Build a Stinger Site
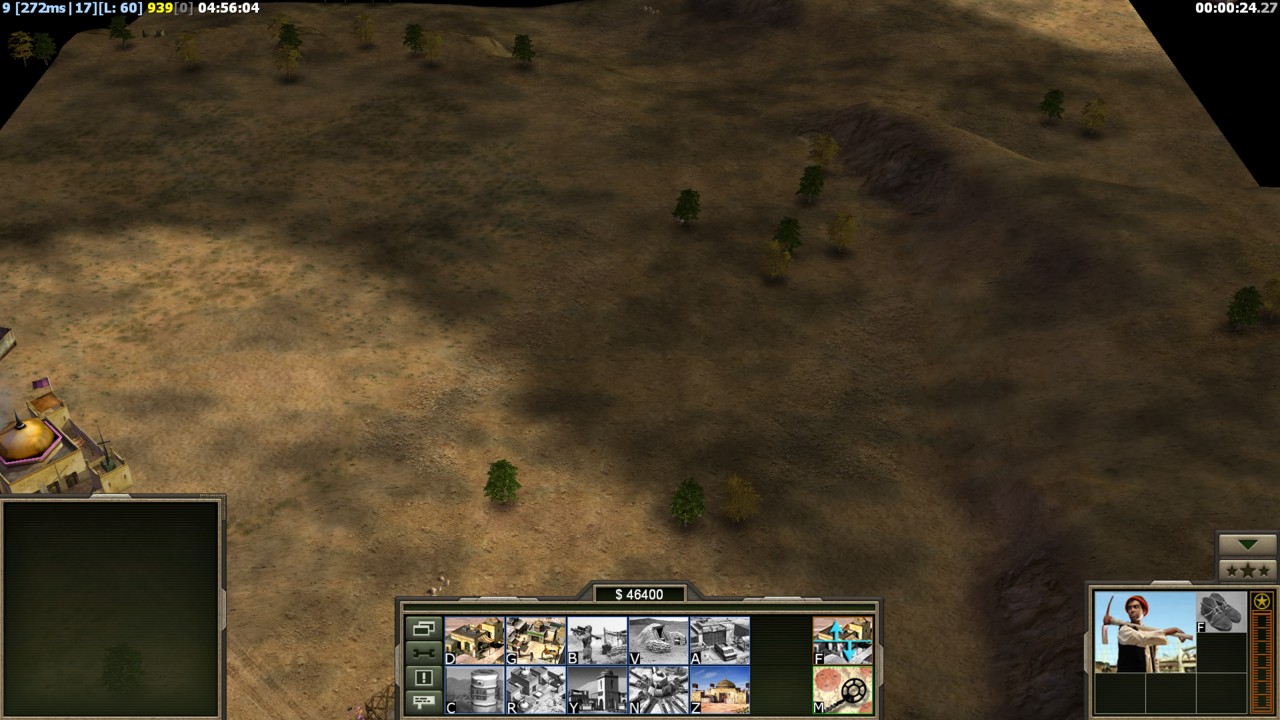The height and width of the screenshot is (720, 1280). 597,640
